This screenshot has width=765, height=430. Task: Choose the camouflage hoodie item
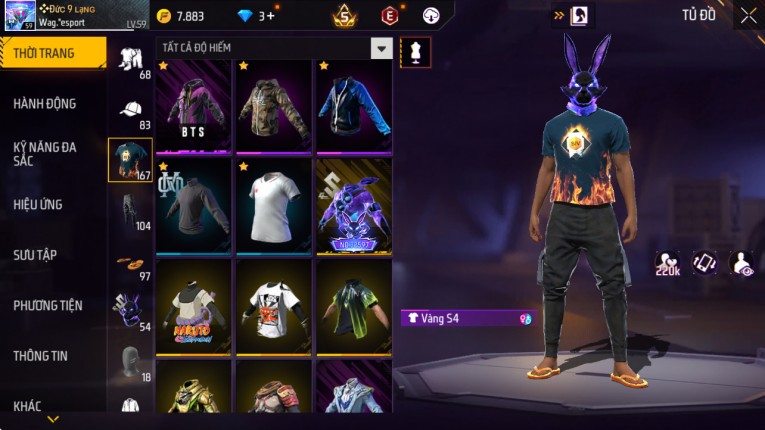tap(274, 106)
